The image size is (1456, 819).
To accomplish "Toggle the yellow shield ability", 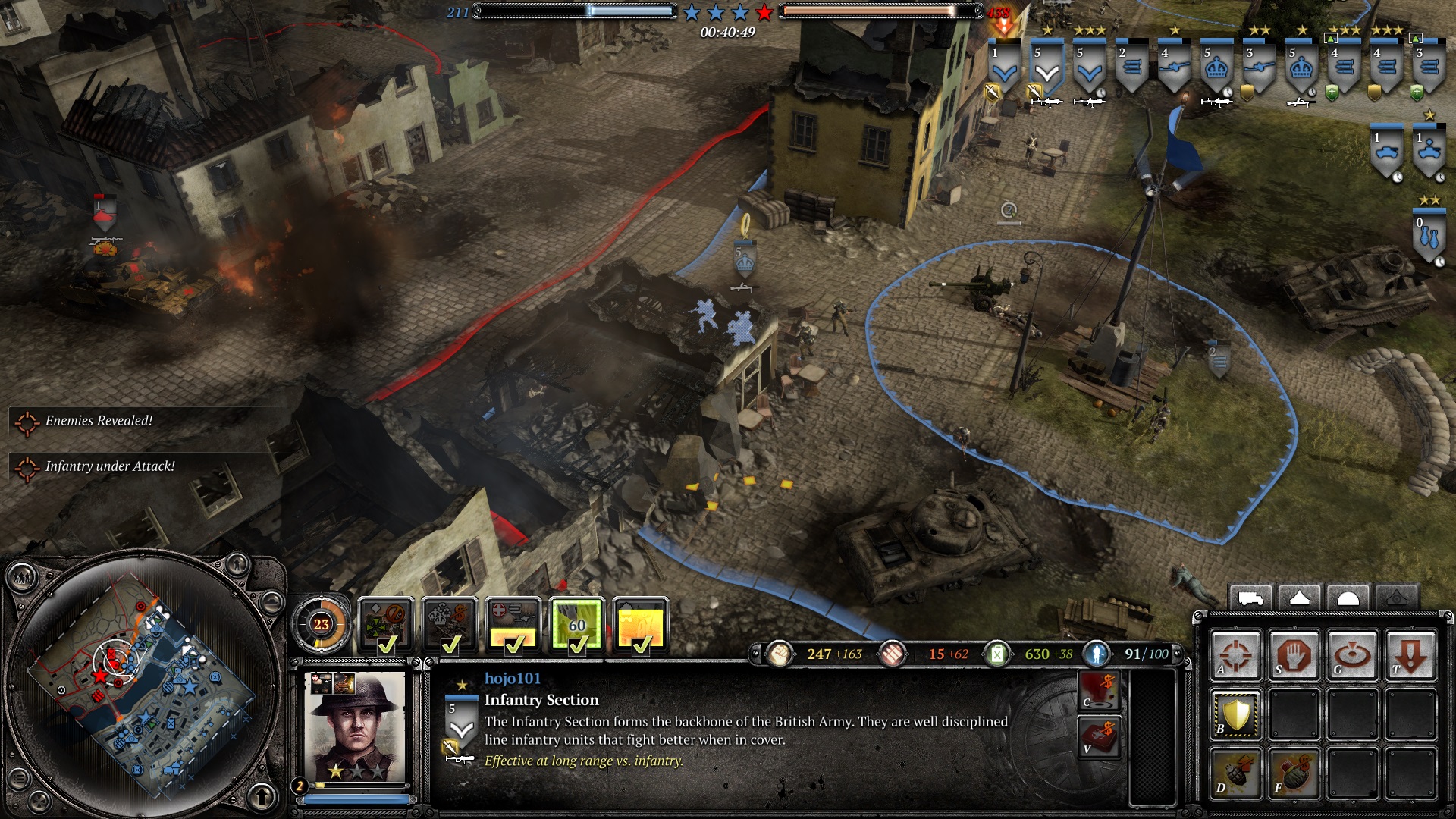I will 1235,714.
